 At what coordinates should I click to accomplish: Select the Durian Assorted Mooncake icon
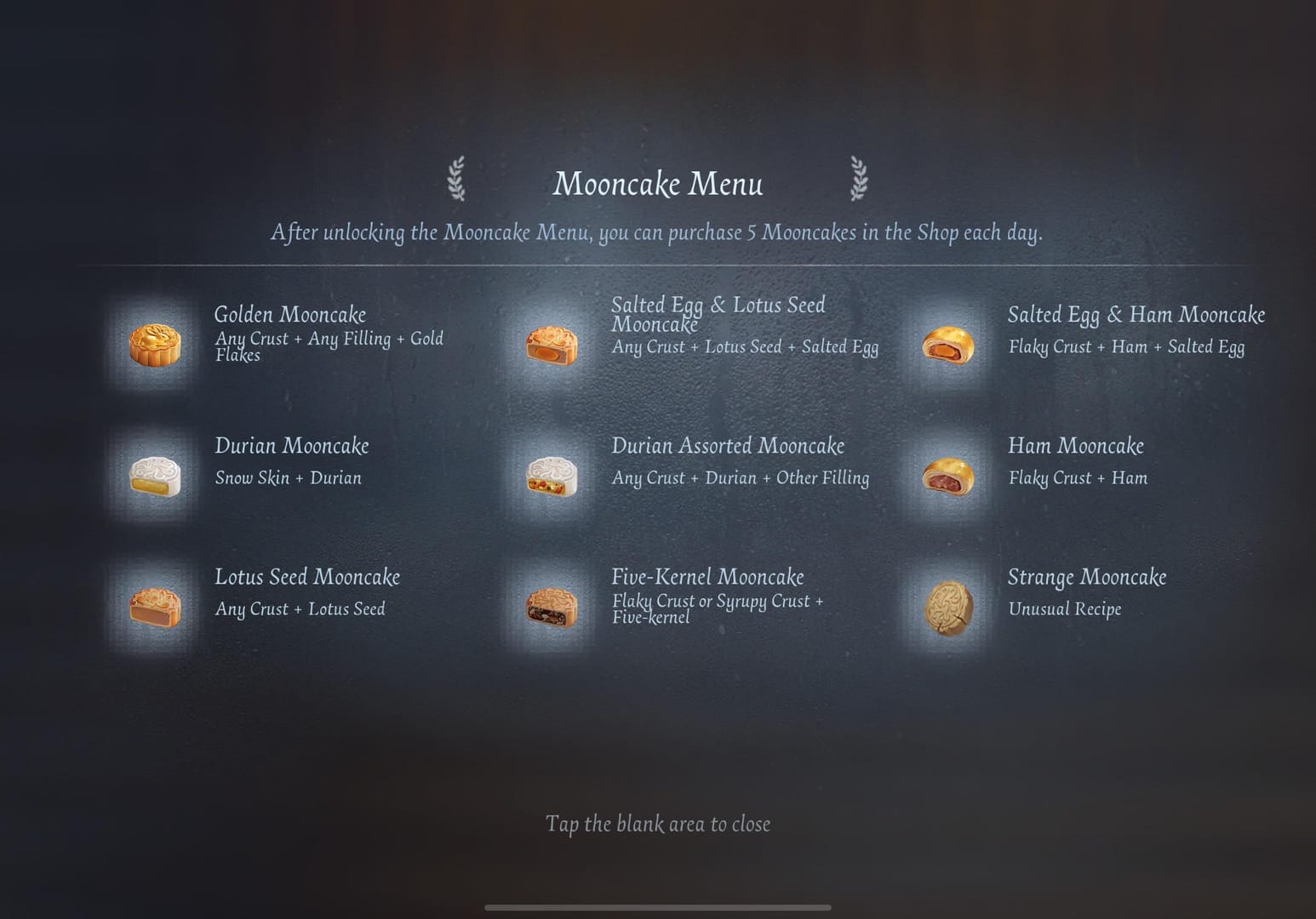coord(552,476)
